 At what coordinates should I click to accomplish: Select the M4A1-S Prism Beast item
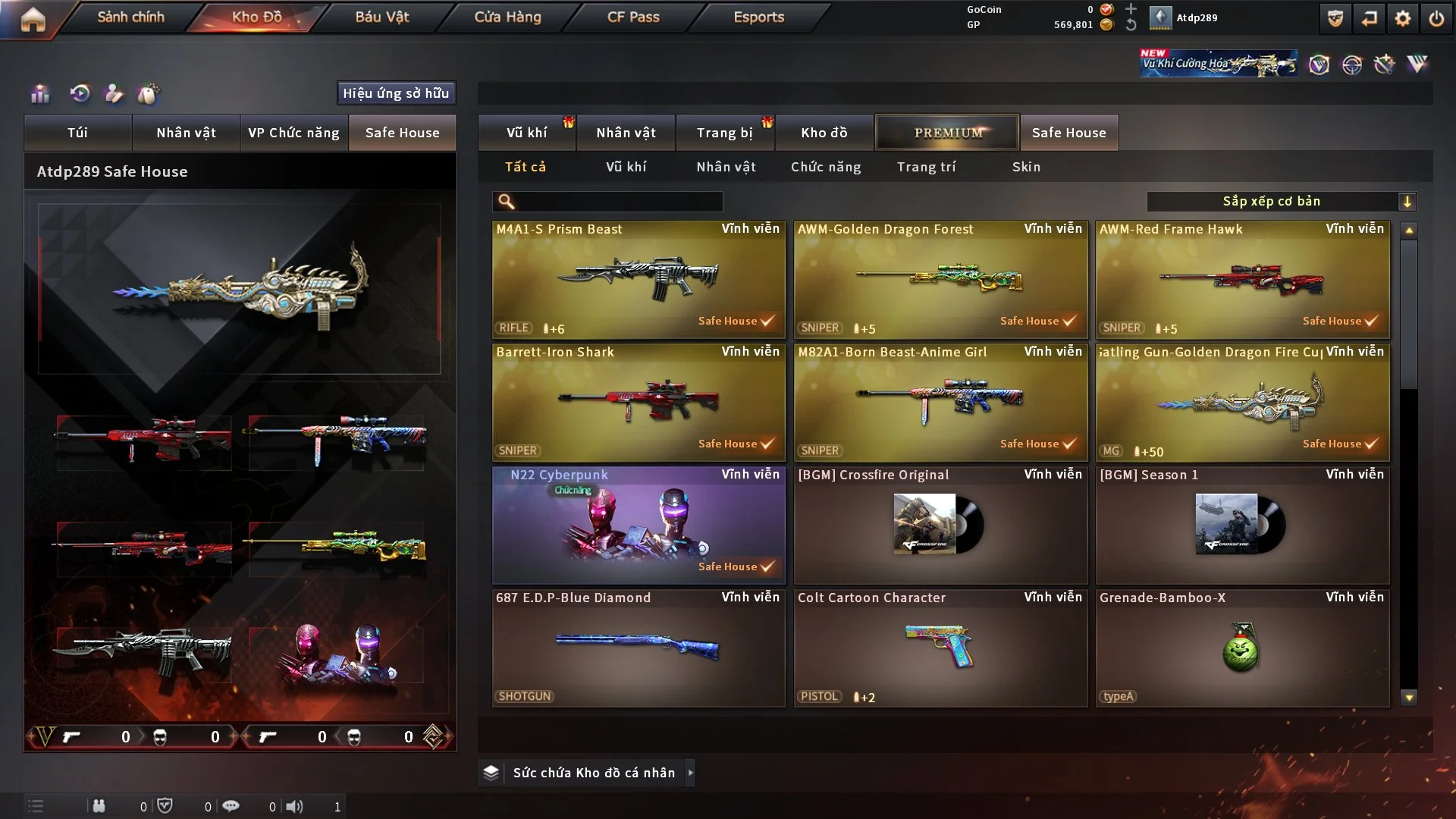(x=639, y=279)
